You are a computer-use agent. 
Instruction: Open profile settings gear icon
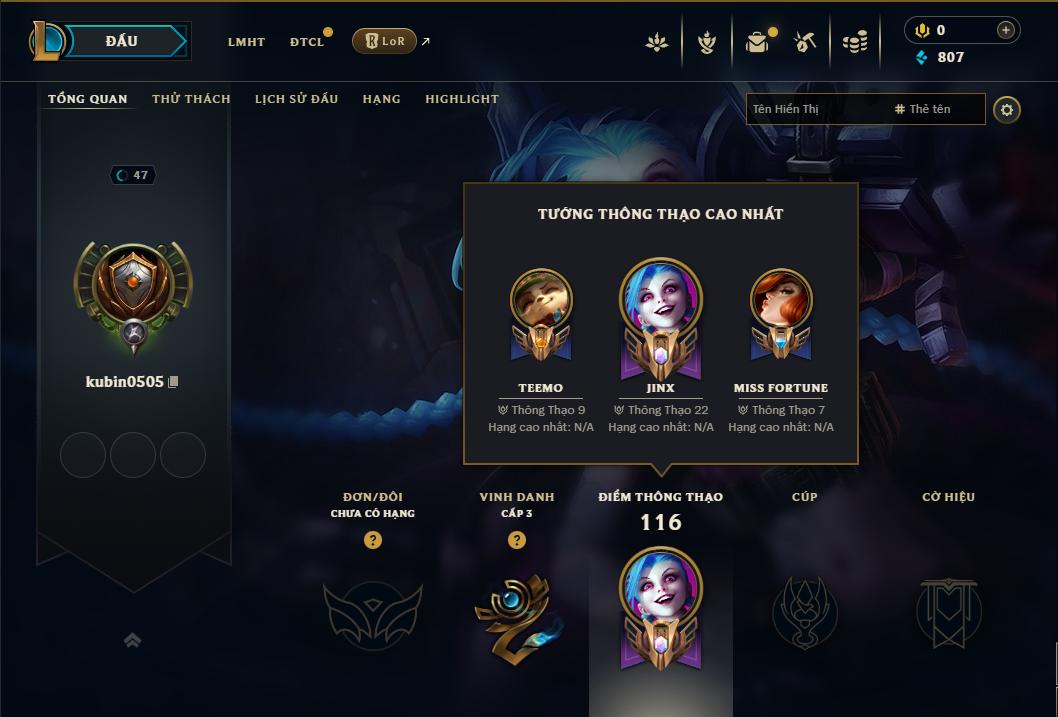pos(1007,109)
